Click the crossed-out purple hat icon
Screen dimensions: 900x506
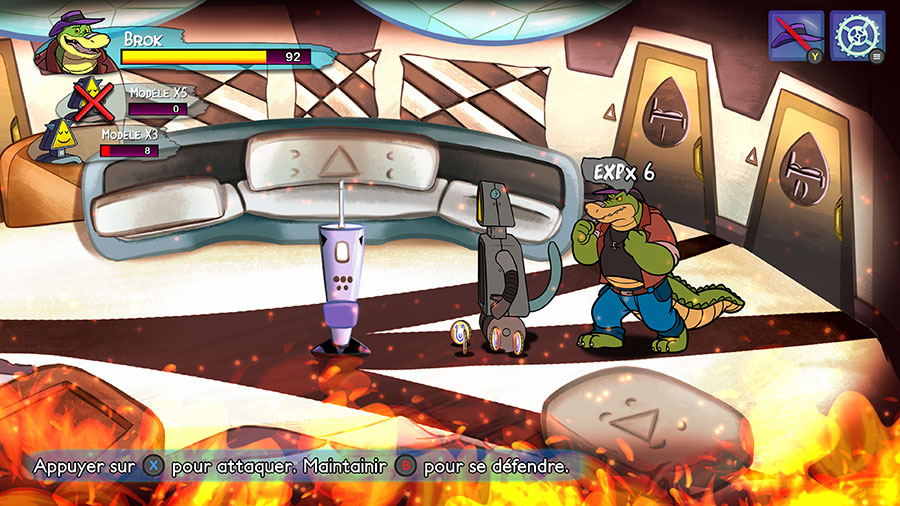click(x=795, y=36)
